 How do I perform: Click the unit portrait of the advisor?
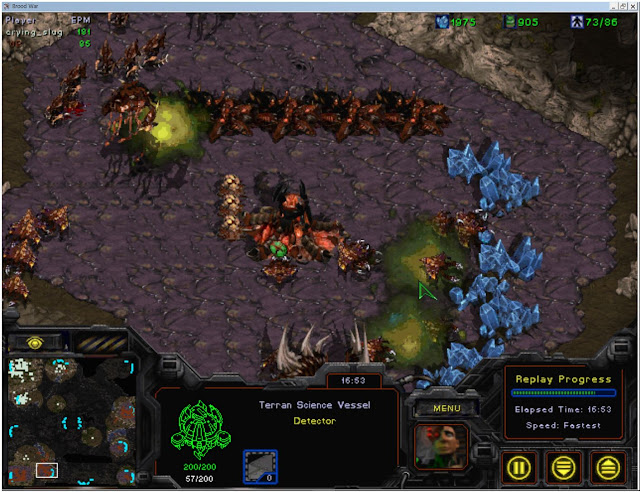coord(439,446)
